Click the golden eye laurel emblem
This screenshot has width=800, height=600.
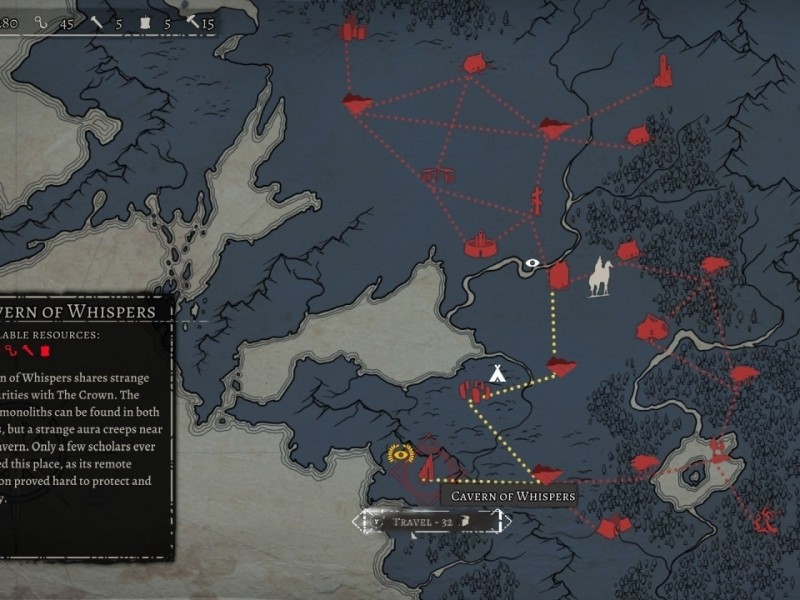coord(402,454)
